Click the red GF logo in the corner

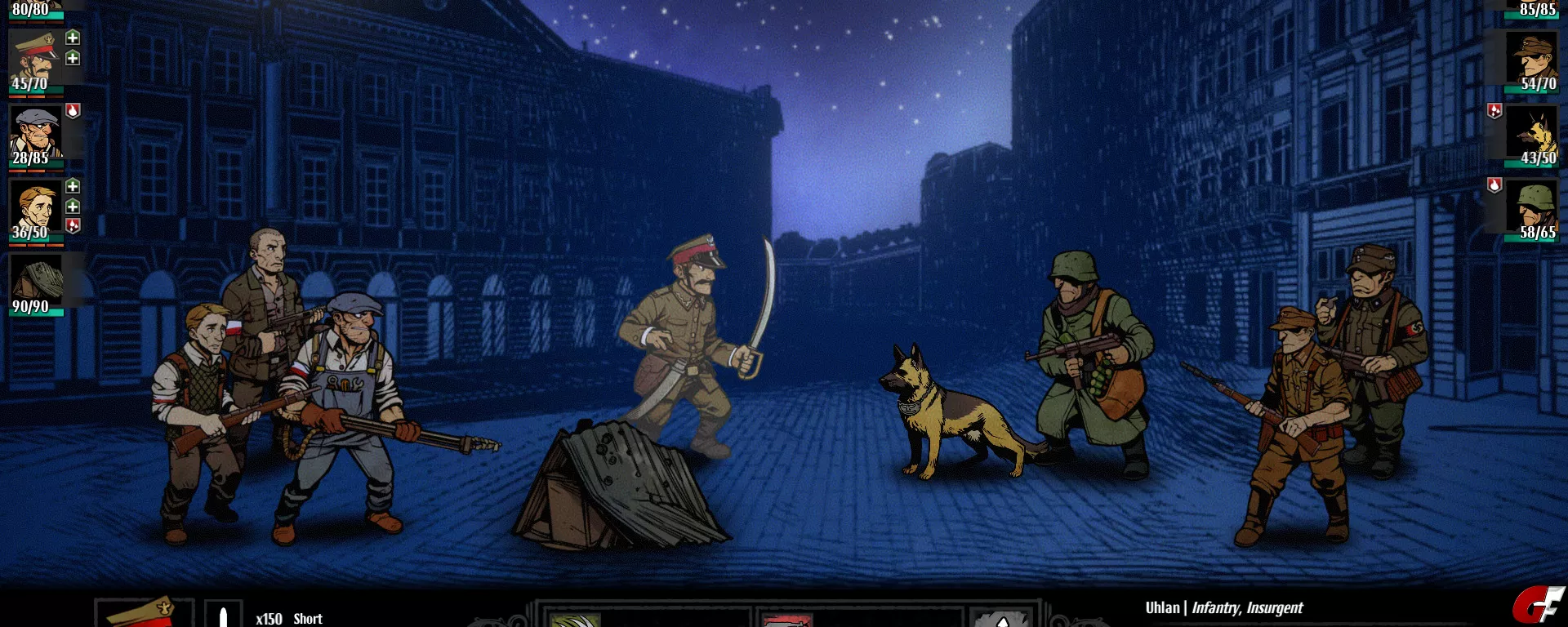(x=1536, y=607)
